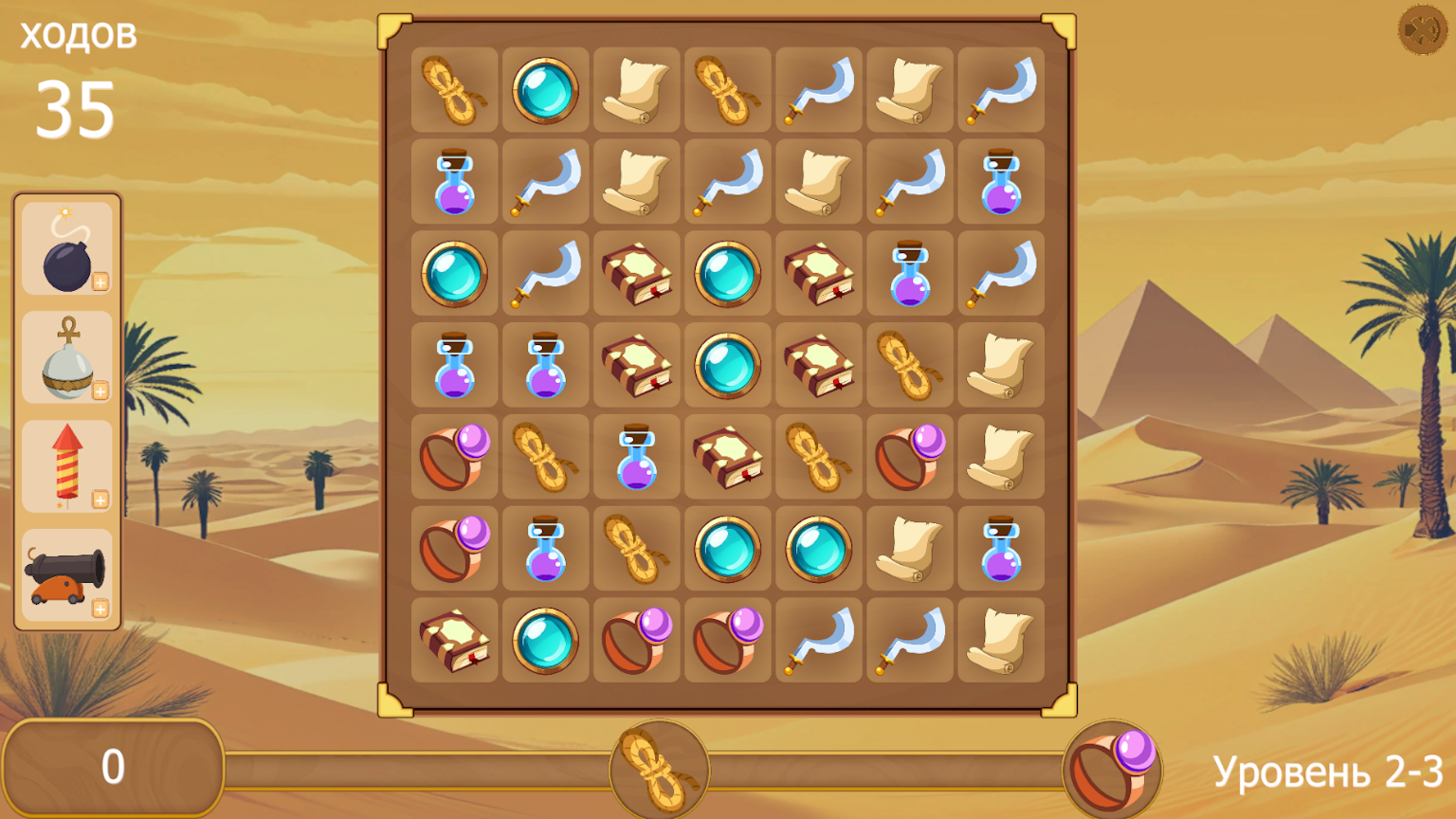This screenshot has width=1456, height=819.
Task: Click the rope icon on the progress bar
Action: coord(660,770)
